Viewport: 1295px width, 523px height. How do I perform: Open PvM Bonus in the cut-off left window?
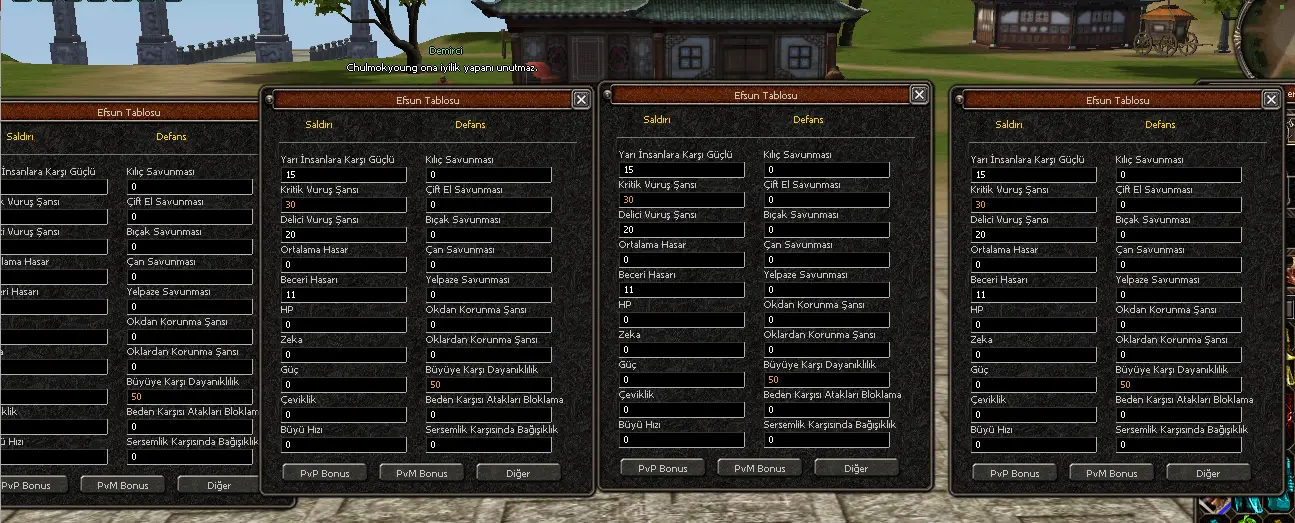tap(122, 485)
